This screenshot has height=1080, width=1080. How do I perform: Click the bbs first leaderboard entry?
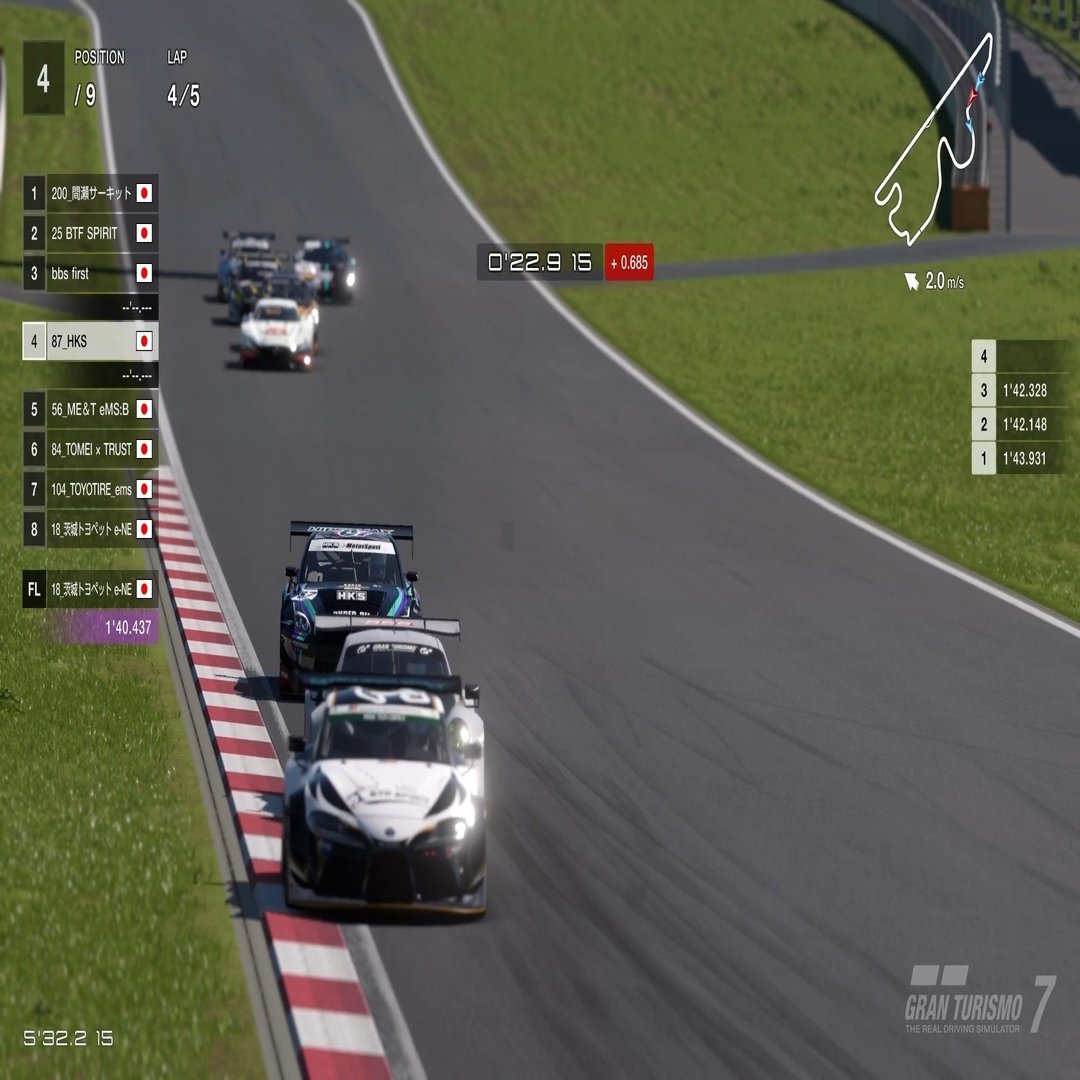click(x=91, y=273)
